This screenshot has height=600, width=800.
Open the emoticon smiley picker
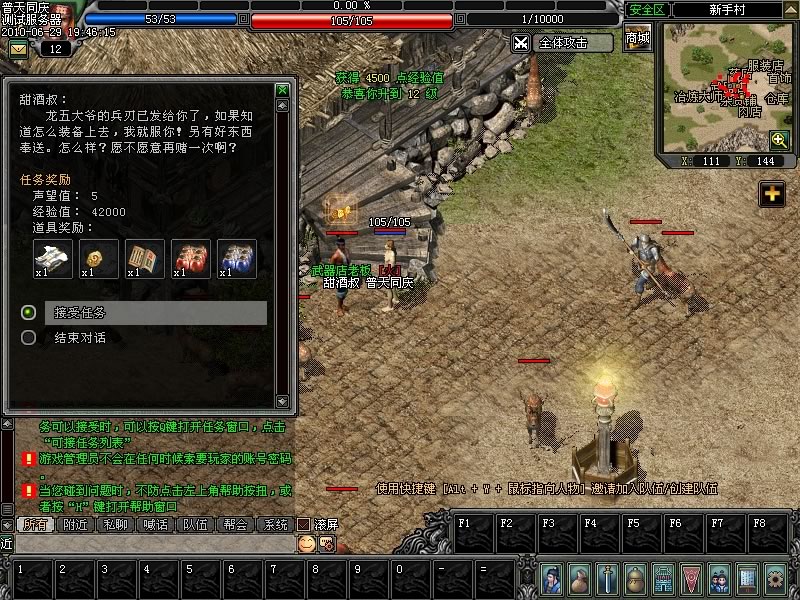pyautogui.click(x=306, y=543)
